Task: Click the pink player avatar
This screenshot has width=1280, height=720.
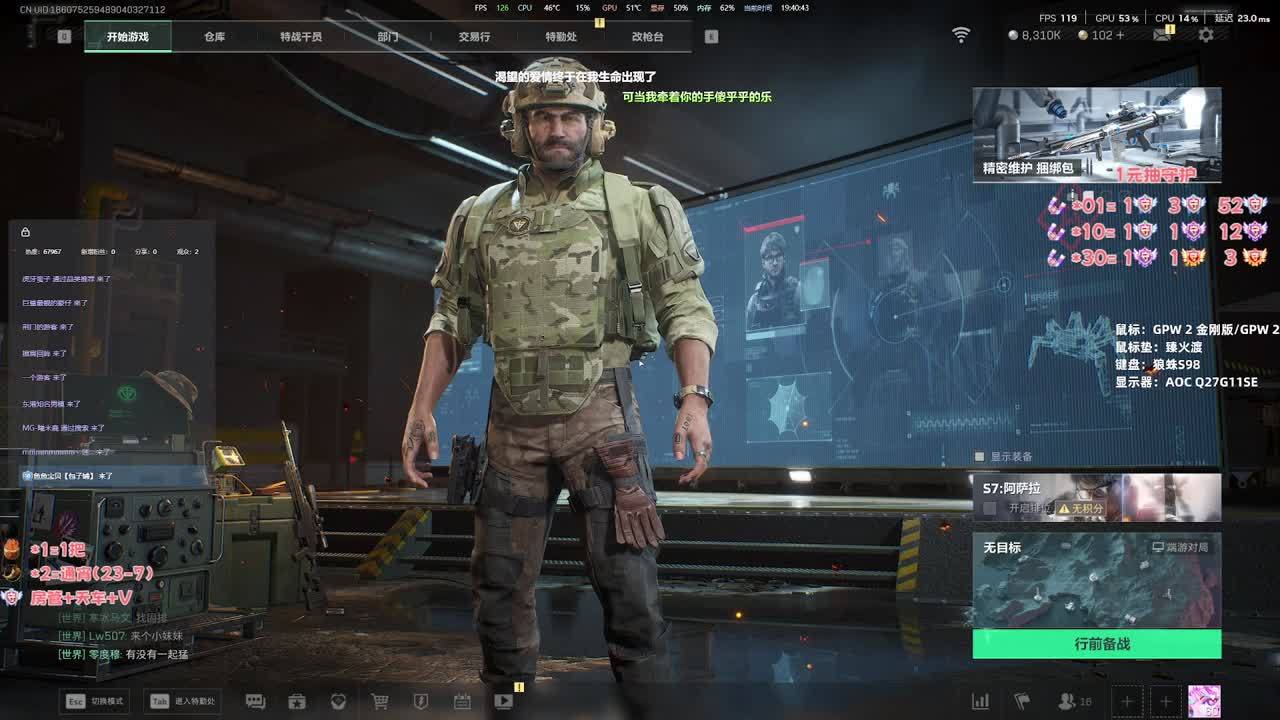Action: (x=1203, y=701)
